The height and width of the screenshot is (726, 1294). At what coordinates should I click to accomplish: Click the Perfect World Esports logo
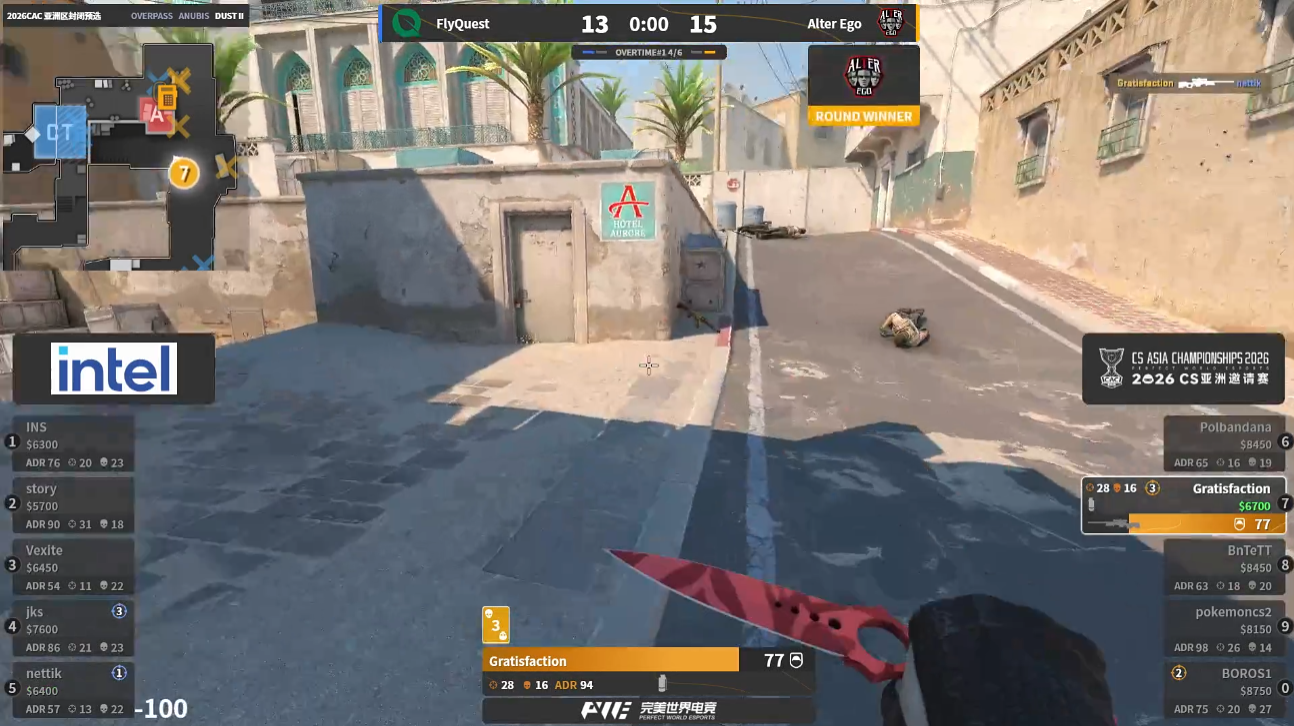coord(648,711)
